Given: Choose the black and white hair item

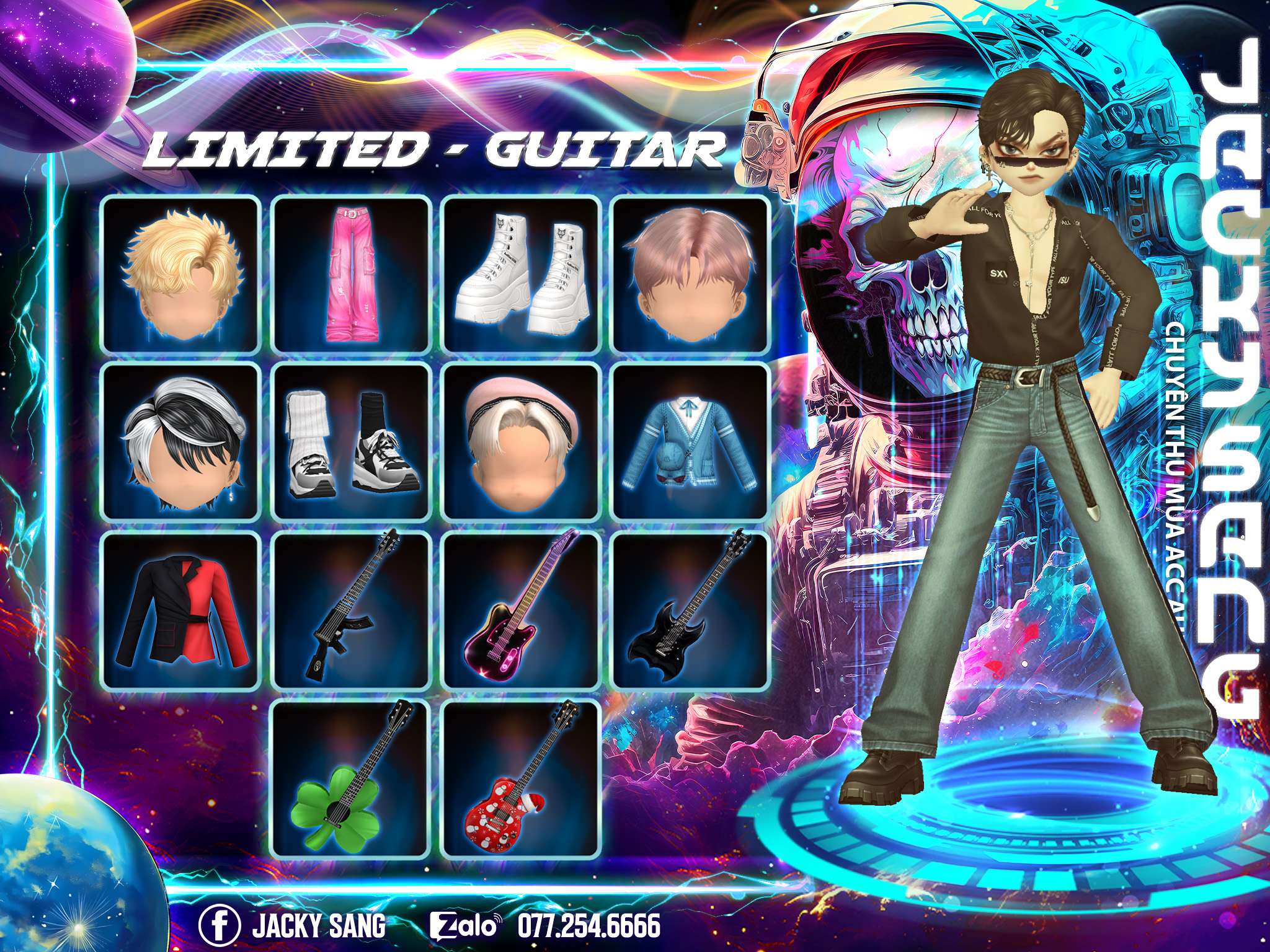Looking at the screenshot, I should click(180, 441).
